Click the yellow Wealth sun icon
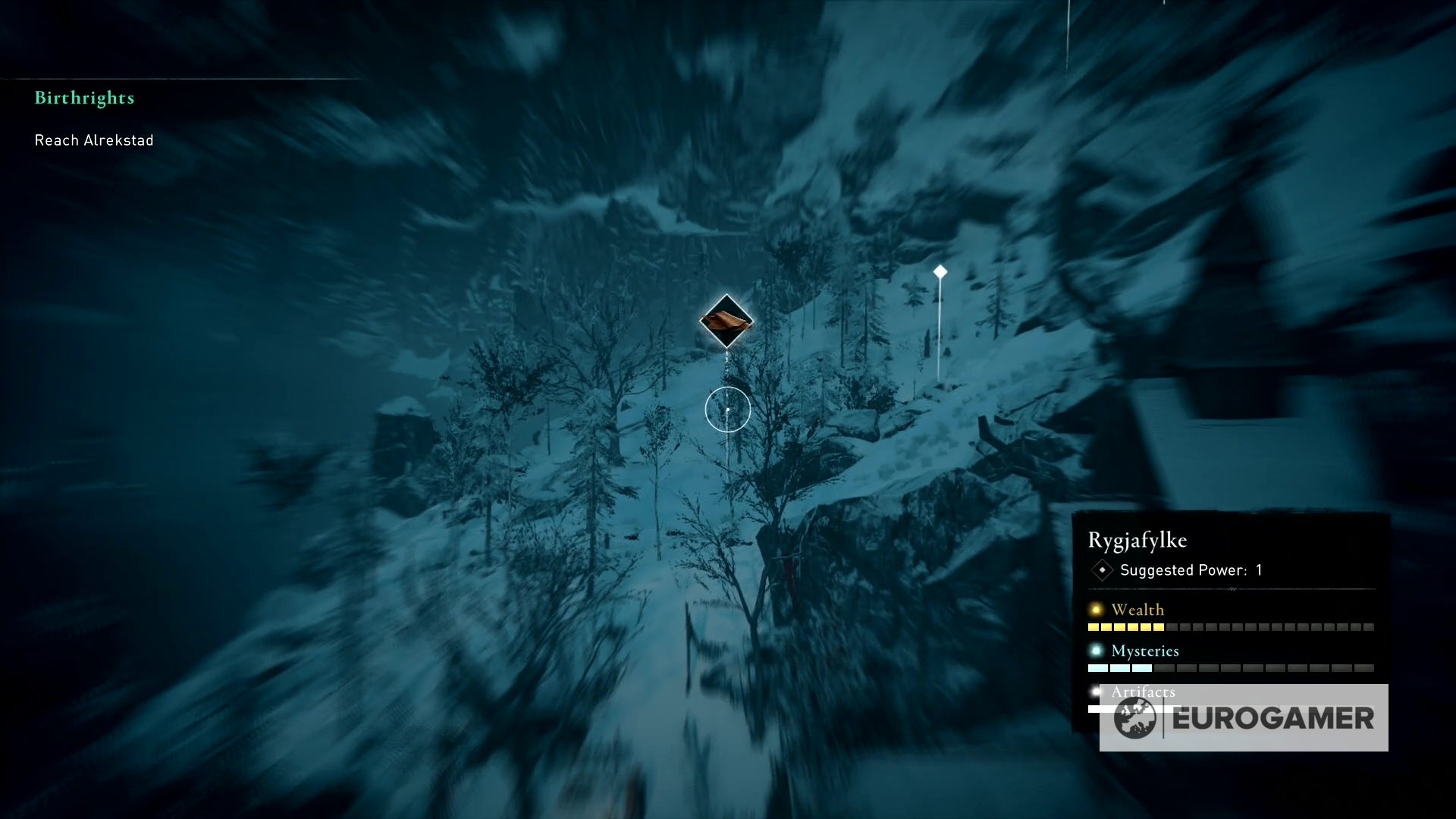Viewport: 1456px width, 819px height. tap(1095, 609)
